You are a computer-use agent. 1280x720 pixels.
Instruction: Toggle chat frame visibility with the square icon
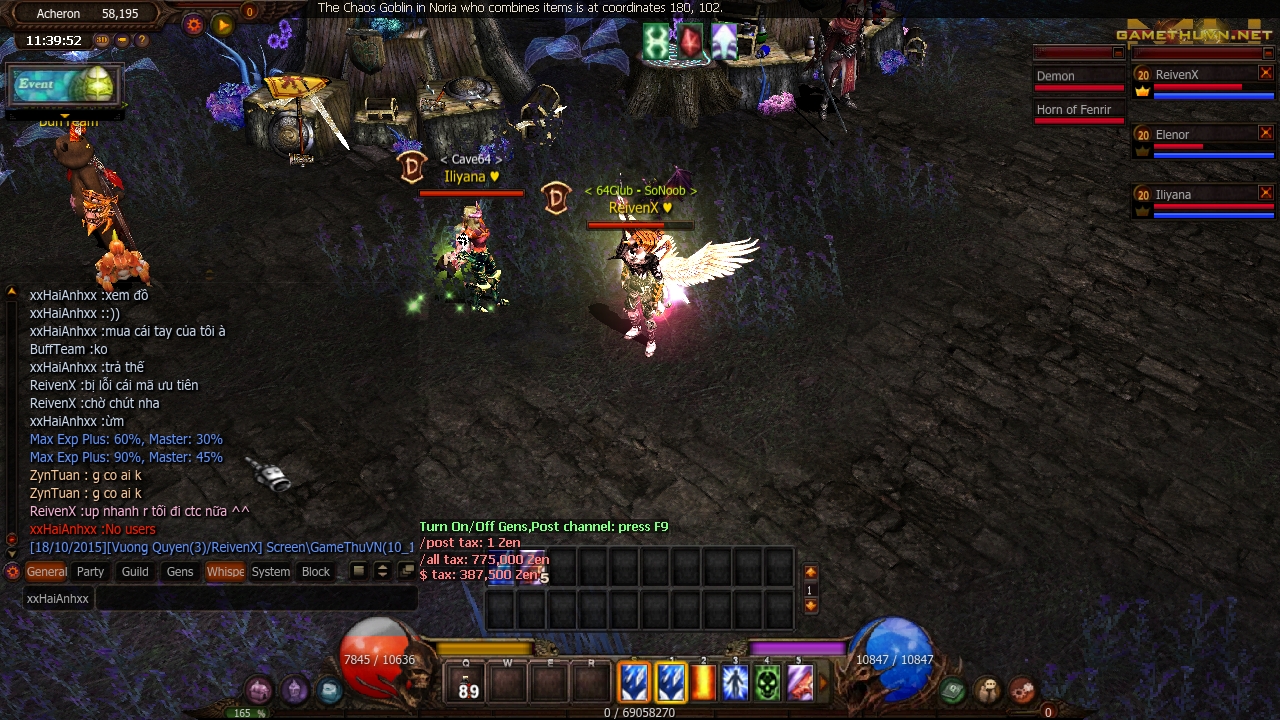(x=358, y=570)
